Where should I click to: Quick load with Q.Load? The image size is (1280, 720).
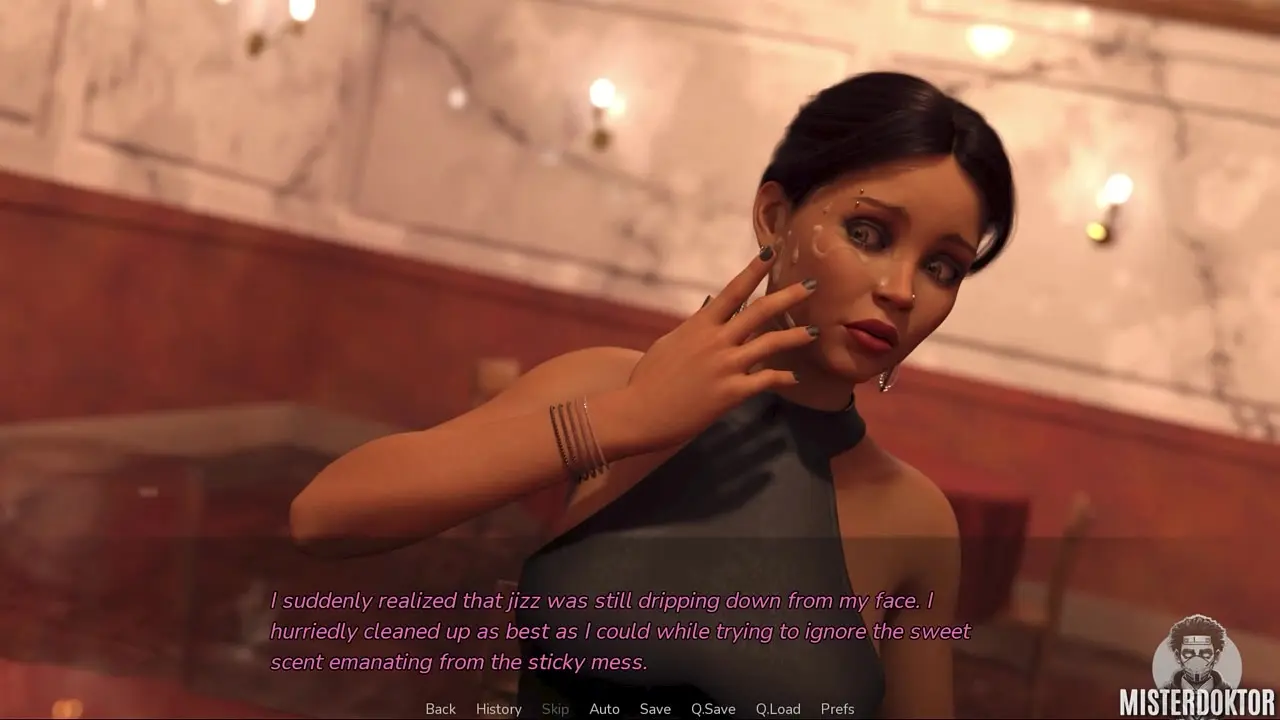778,709
